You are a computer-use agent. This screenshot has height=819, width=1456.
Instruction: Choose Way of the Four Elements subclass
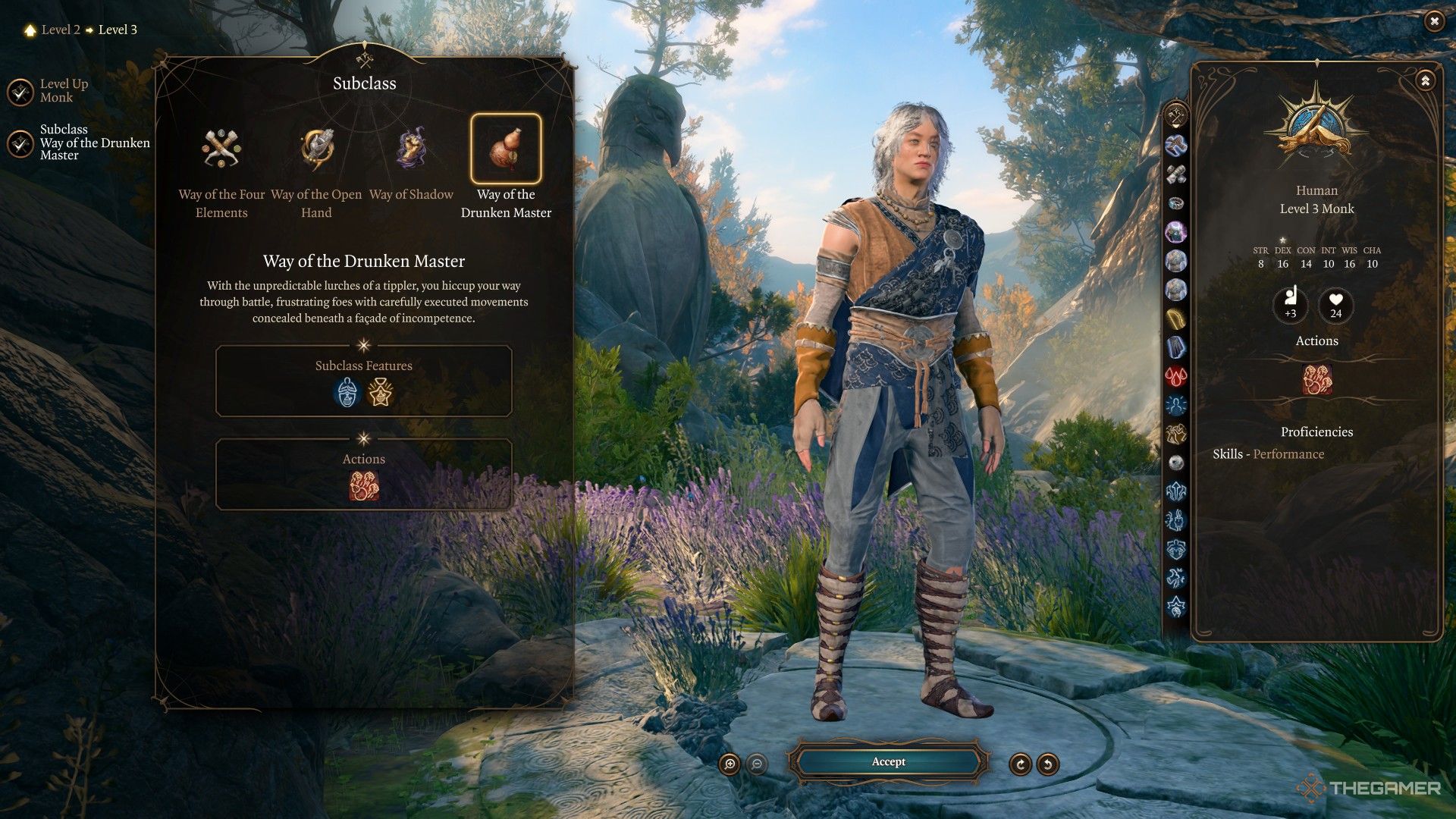coord(221,149)
